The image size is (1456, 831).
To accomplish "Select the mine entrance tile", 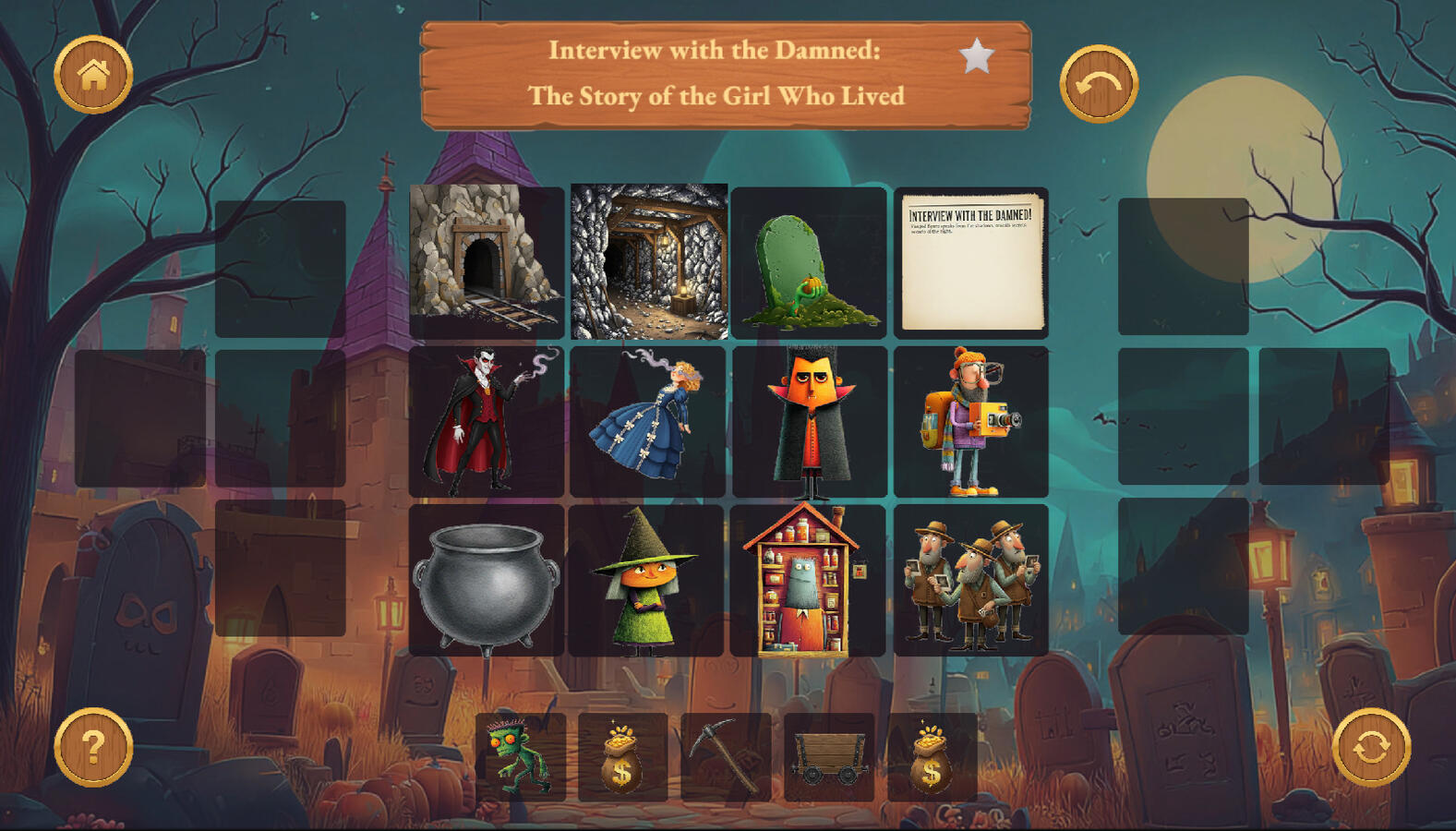I will 486,261.
